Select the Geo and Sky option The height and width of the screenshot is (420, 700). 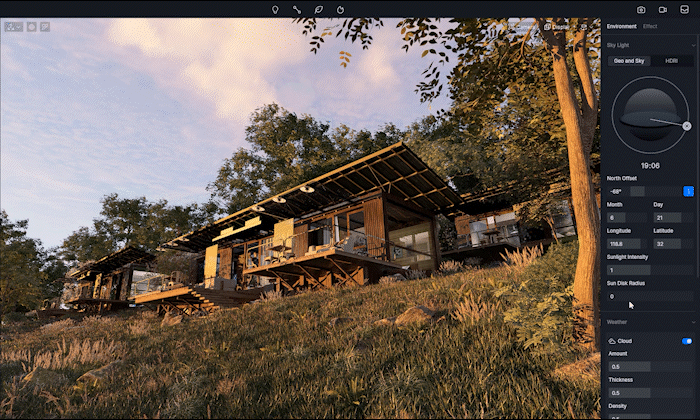(x=630, y=61)
